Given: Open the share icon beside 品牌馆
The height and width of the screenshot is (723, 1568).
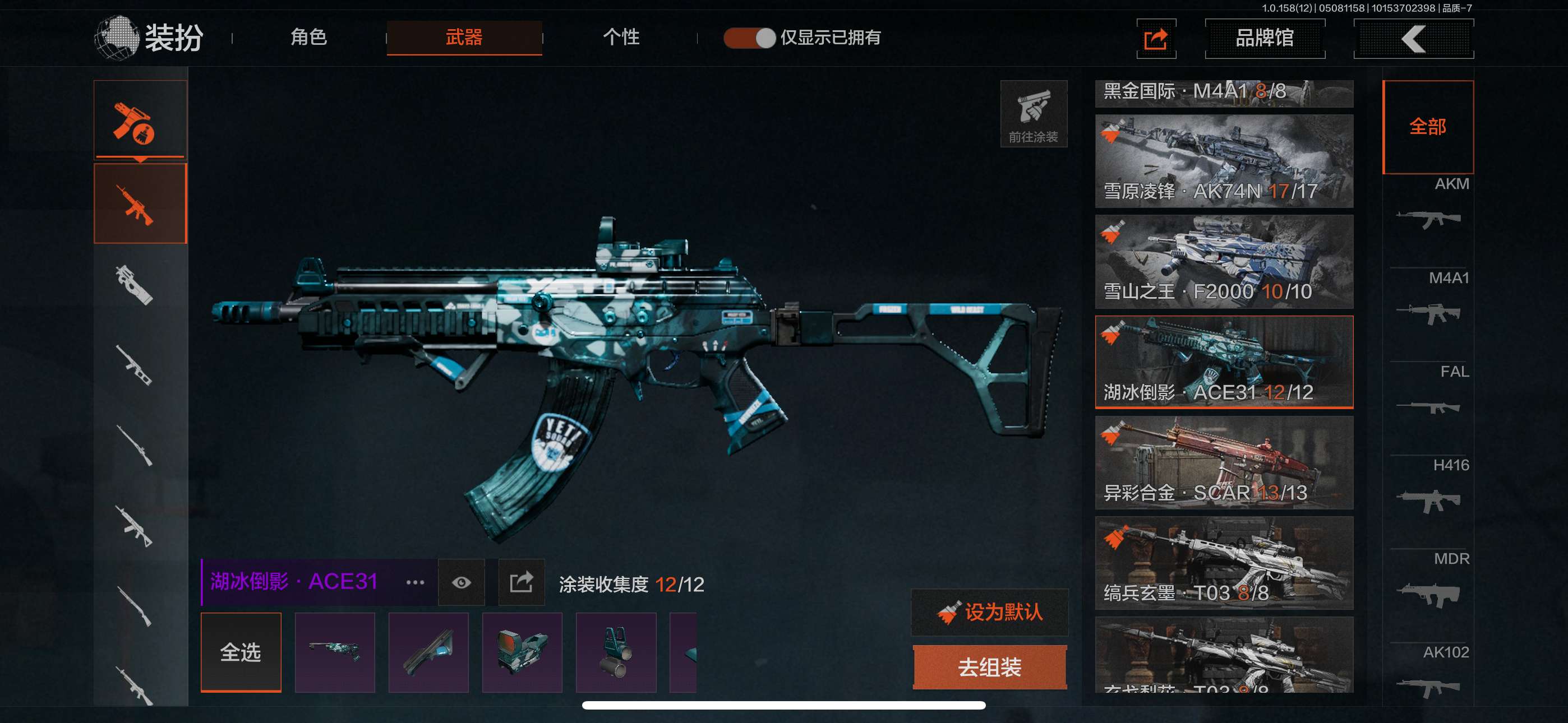Looking at the screenshot, I should [x=1156, y=39].
